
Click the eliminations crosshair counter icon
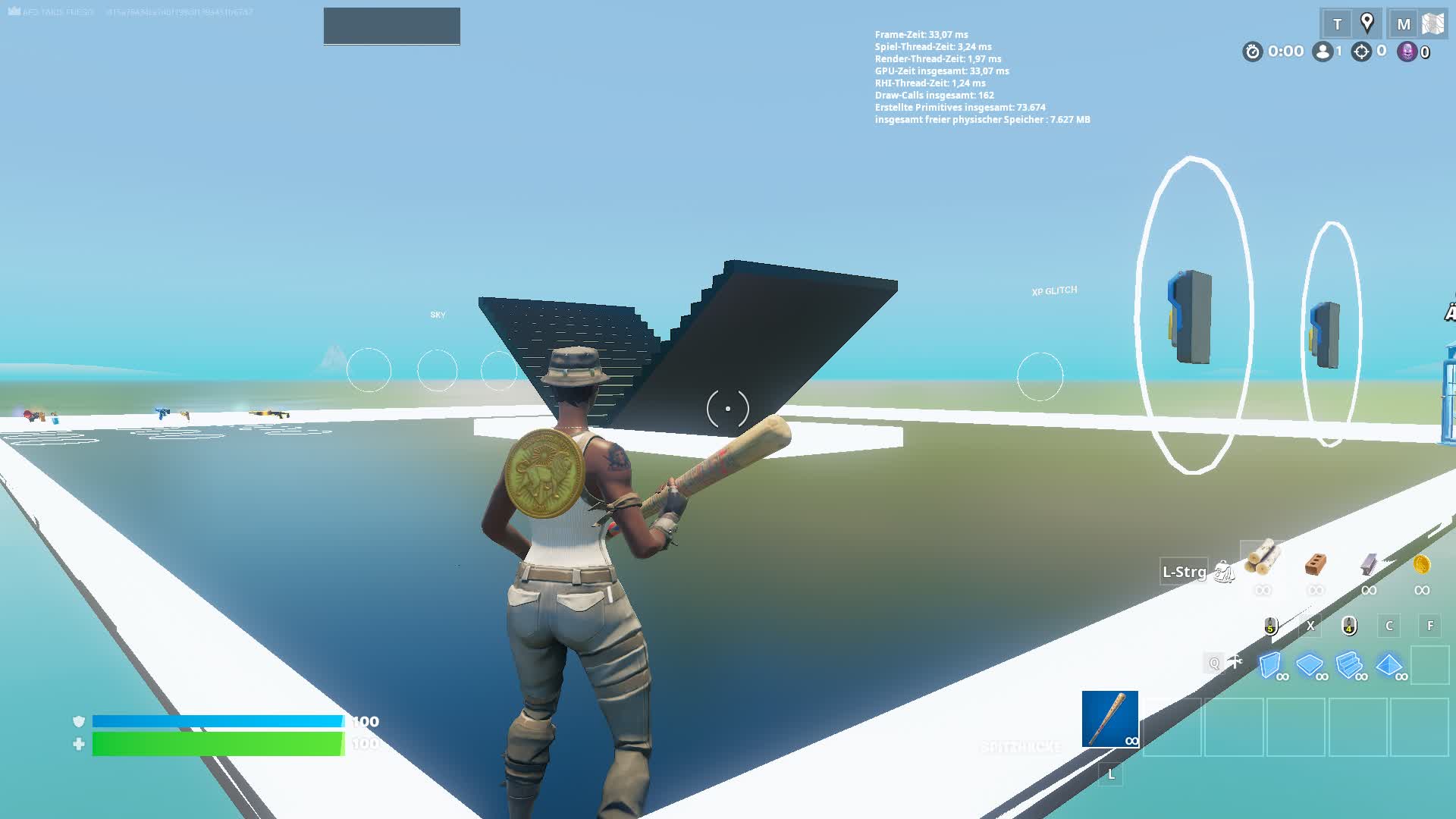[x=1362, y=53]
